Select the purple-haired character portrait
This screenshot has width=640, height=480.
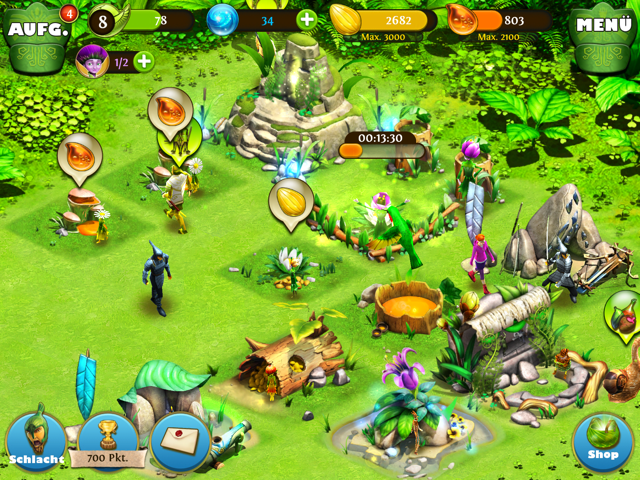(x=92, y=61)
